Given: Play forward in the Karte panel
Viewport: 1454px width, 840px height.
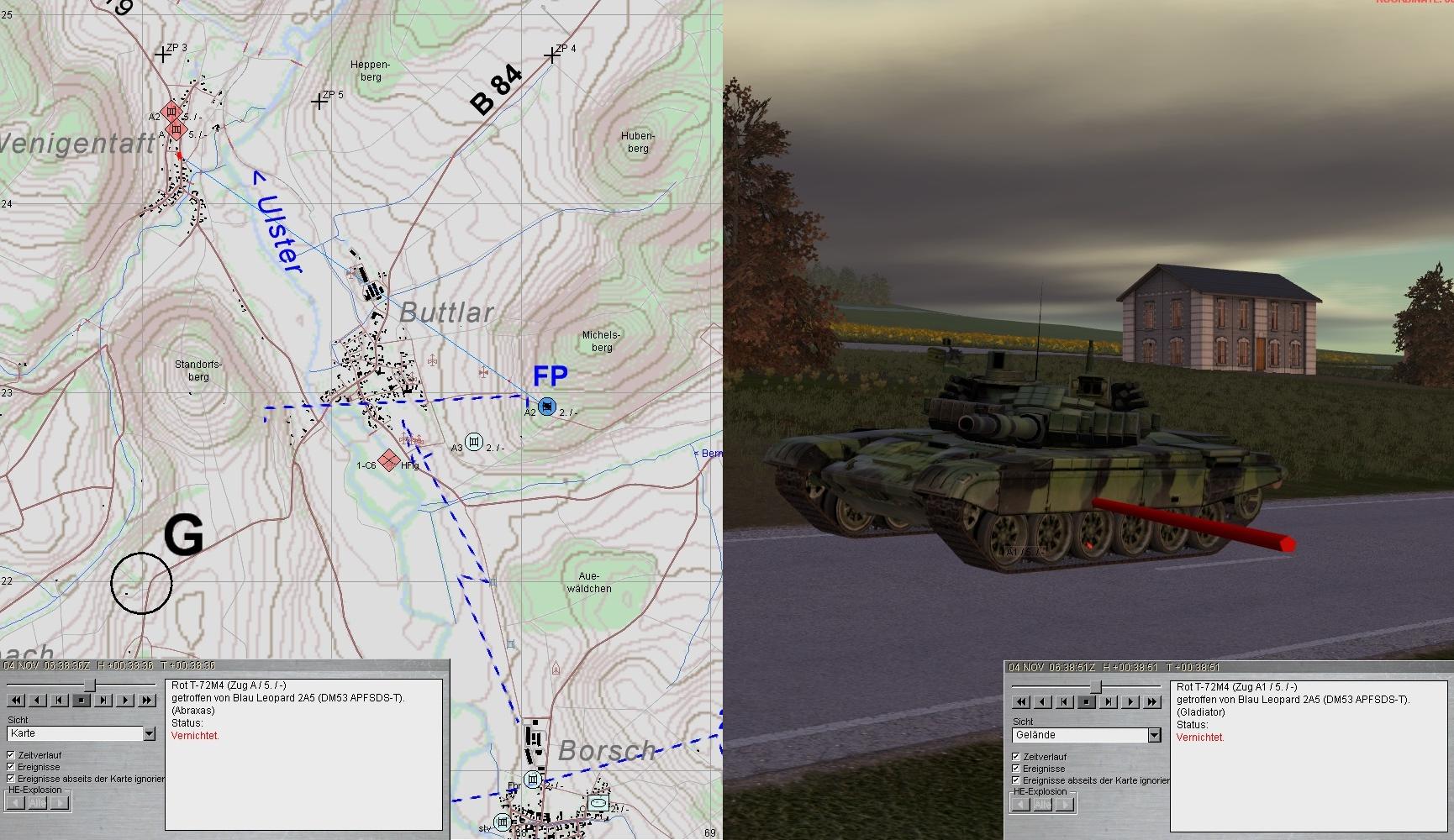Looking at the screenshot, I should [x=125, y=700].
